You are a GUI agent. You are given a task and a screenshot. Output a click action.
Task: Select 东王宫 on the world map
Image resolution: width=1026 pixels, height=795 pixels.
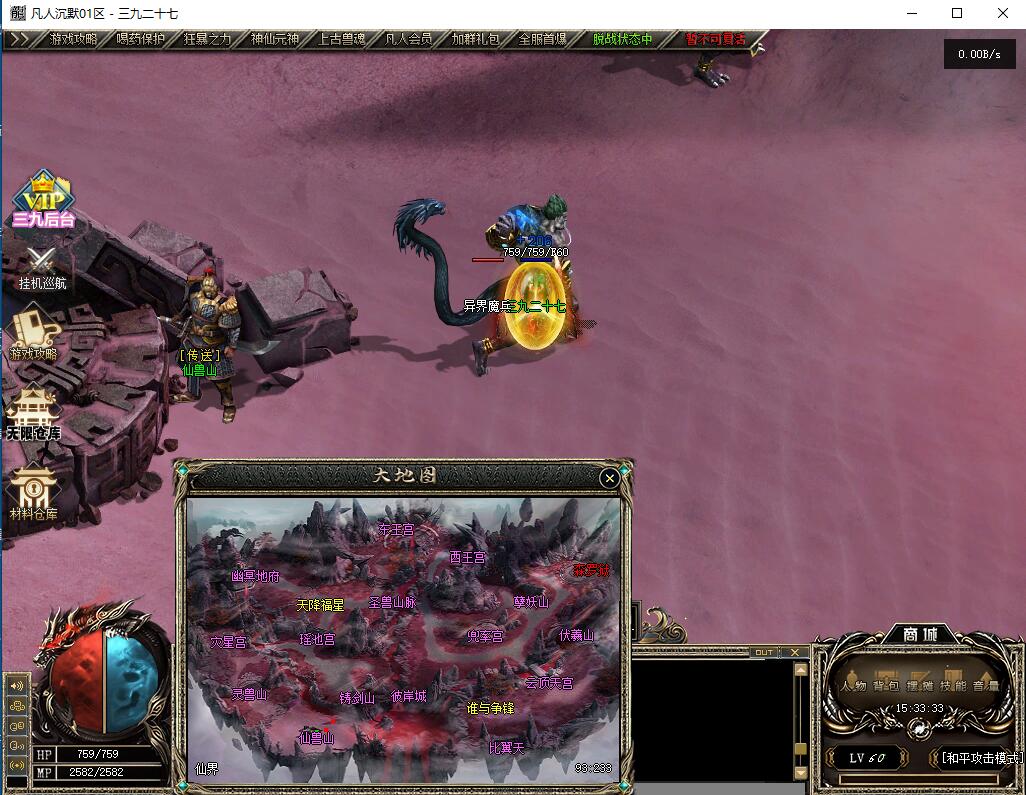point(396,529)
